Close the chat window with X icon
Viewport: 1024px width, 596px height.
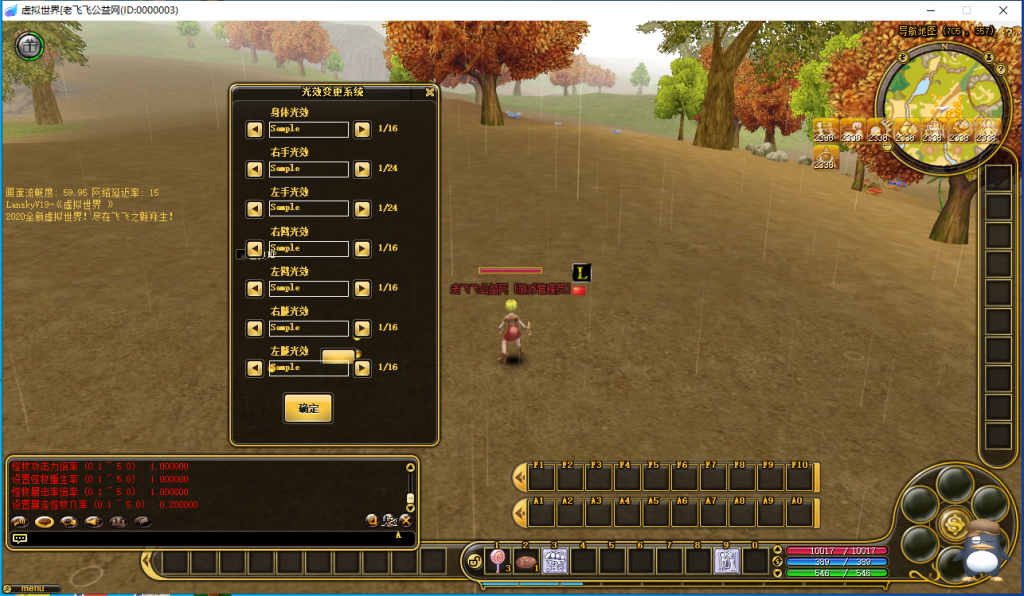click(x=406, y=520)
